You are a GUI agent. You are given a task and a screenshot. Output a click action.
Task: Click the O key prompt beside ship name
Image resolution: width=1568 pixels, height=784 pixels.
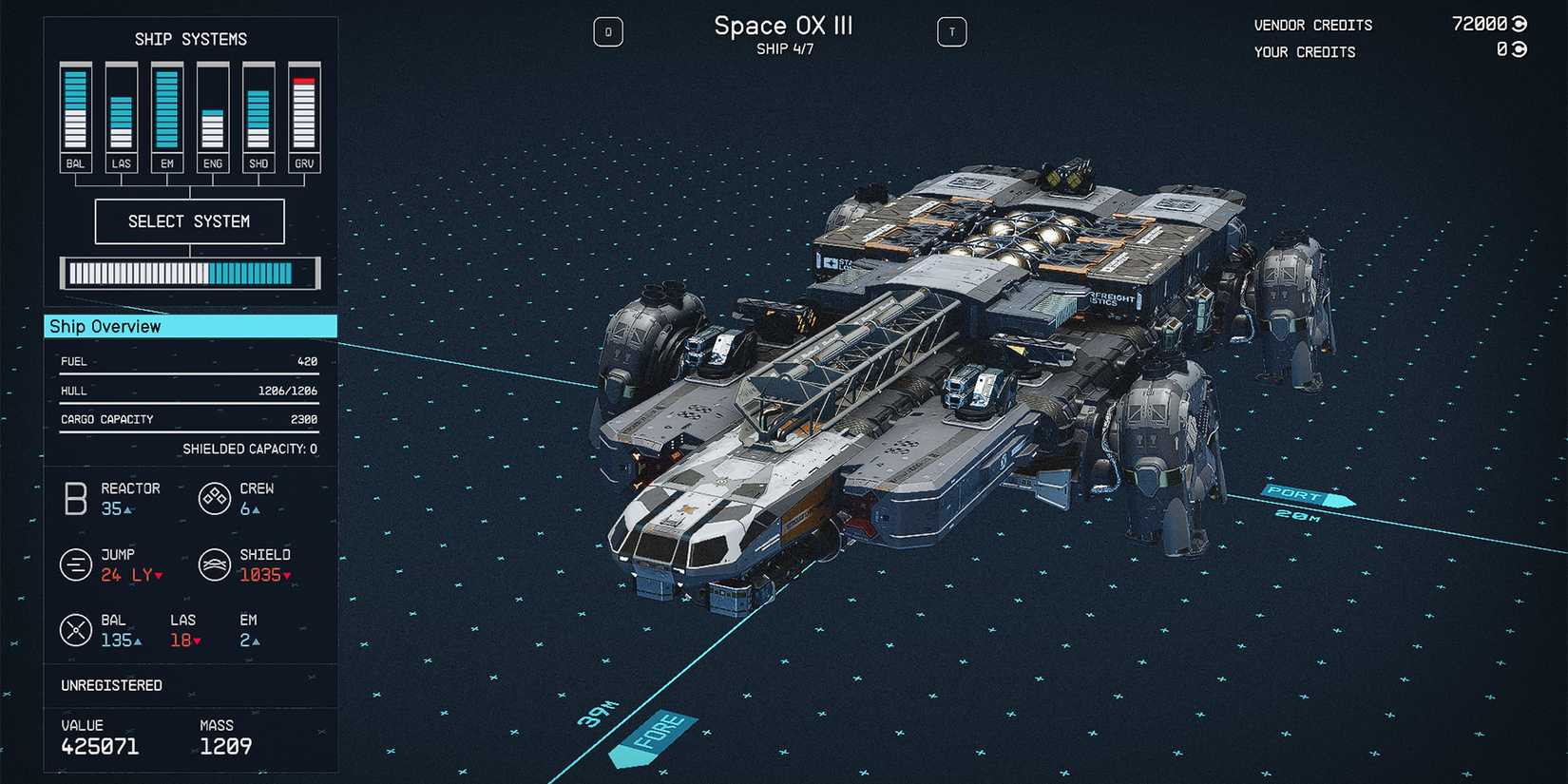click(x=608, y=31)
